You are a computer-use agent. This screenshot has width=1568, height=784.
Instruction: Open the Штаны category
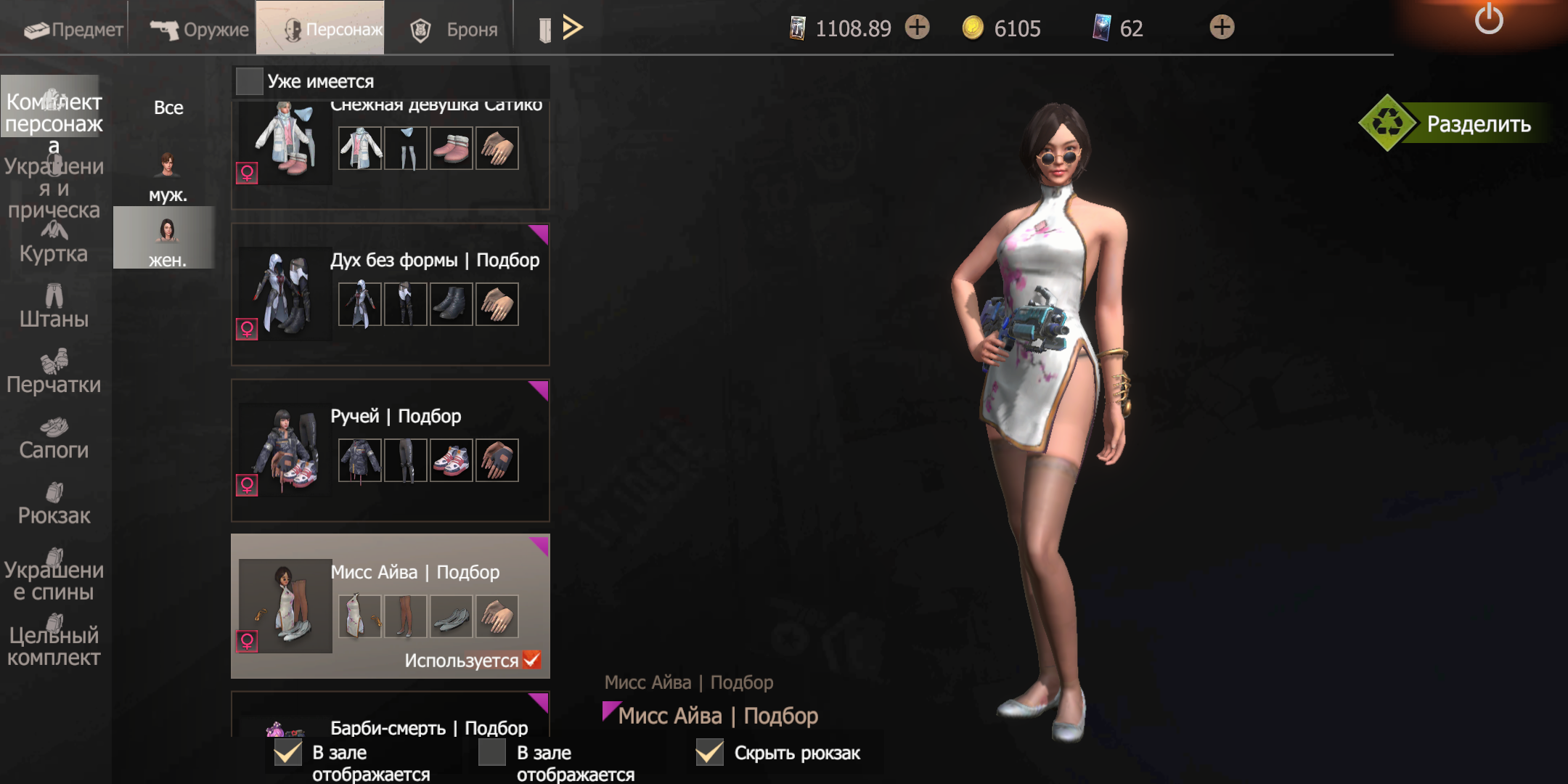(x=54, y=307)
